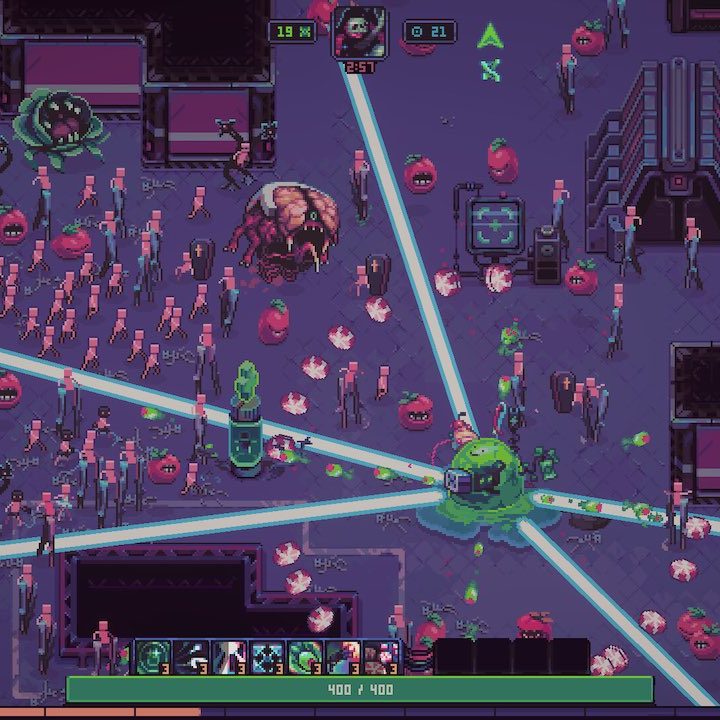Select the green upward arrow icon
720x720 pixels.
(x=489, y=37)
